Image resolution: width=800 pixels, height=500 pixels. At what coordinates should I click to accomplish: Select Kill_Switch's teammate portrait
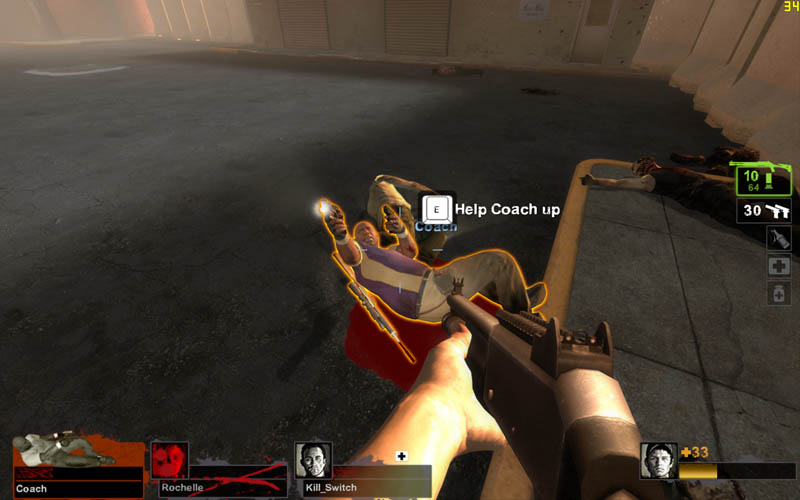tap(313, 461)
